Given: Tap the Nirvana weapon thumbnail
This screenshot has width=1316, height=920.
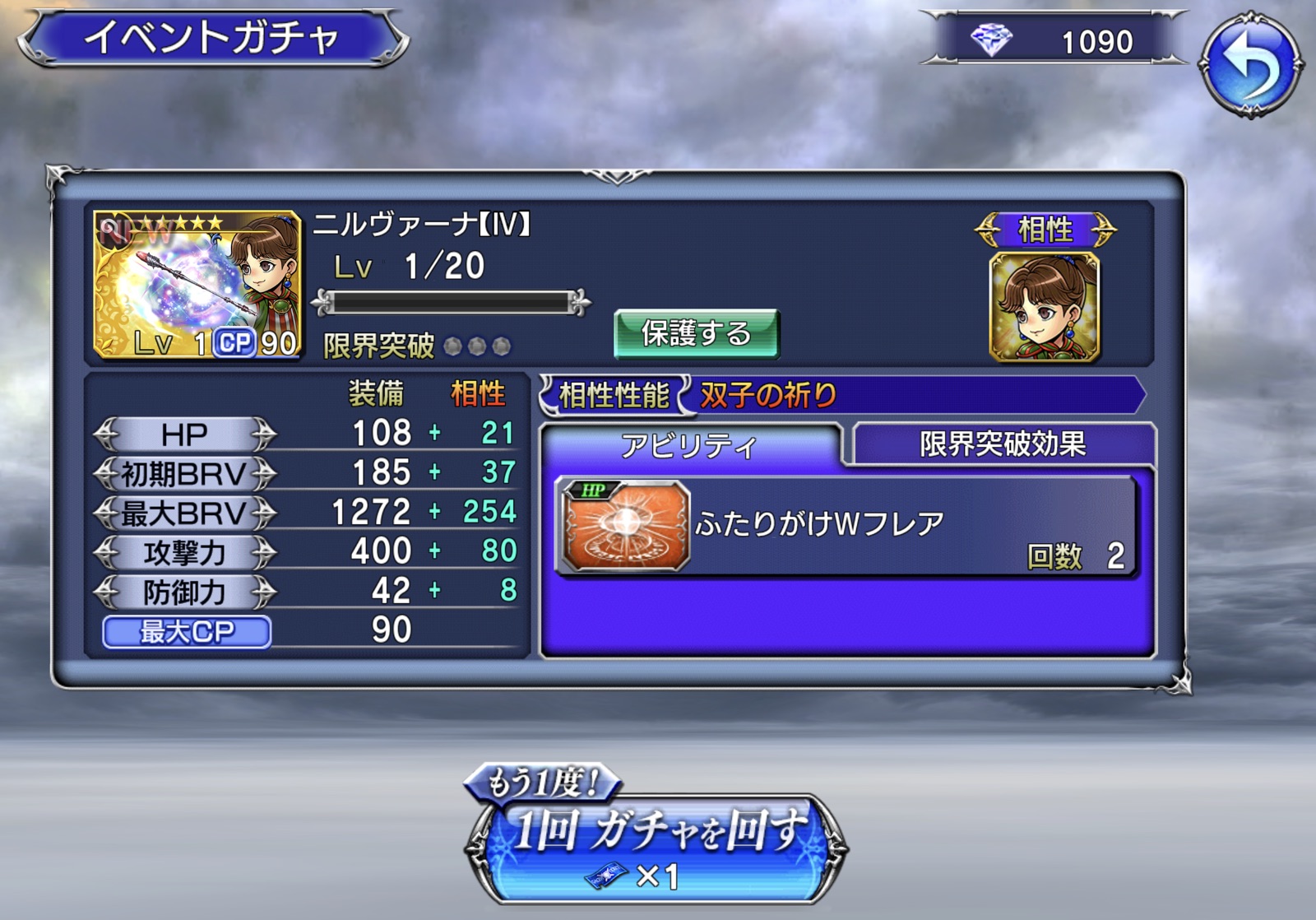Looking at the screenshot, I should [197, 285].
